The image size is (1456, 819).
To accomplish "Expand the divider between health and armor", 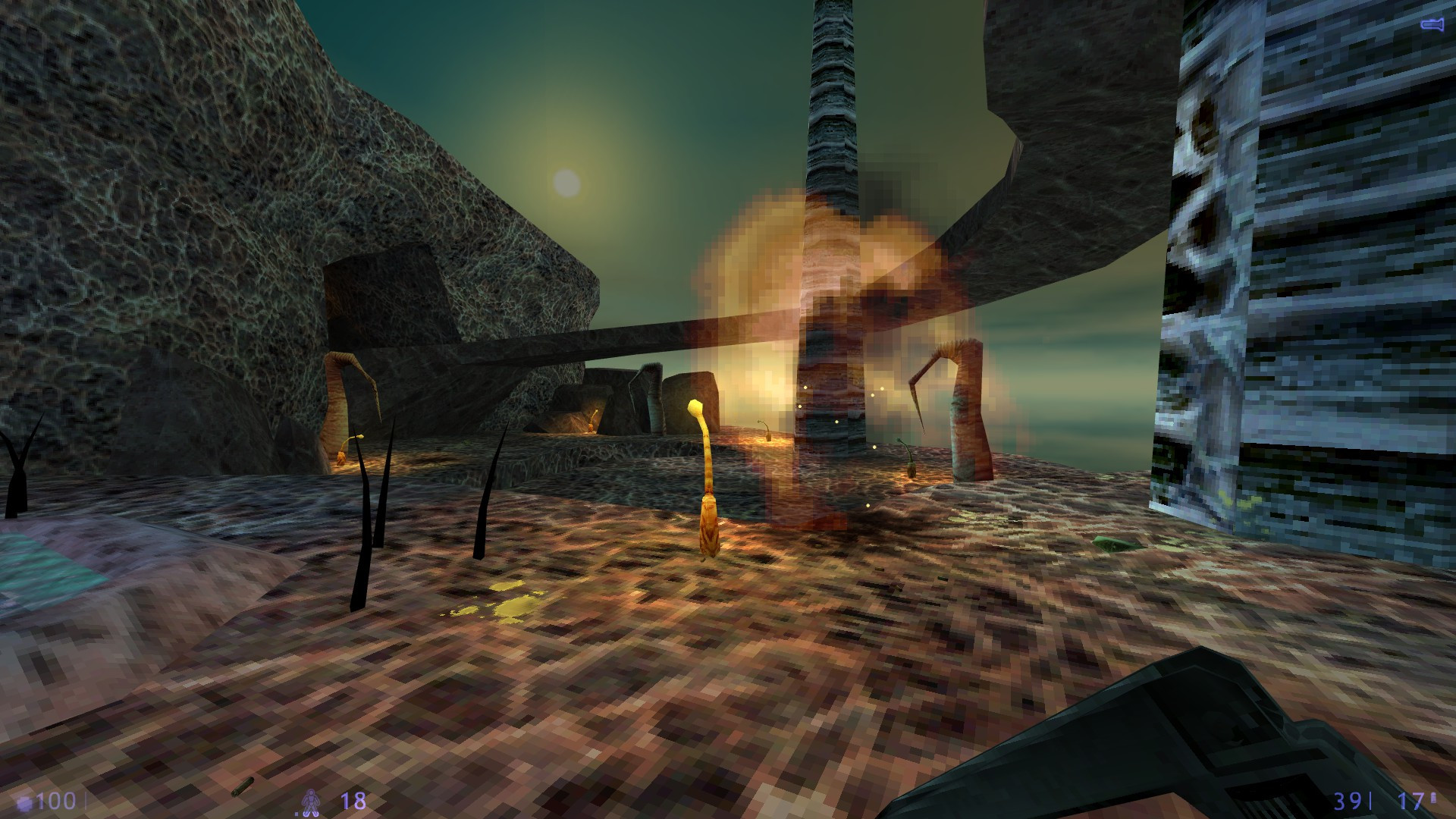I will click(x=86, y=800).
